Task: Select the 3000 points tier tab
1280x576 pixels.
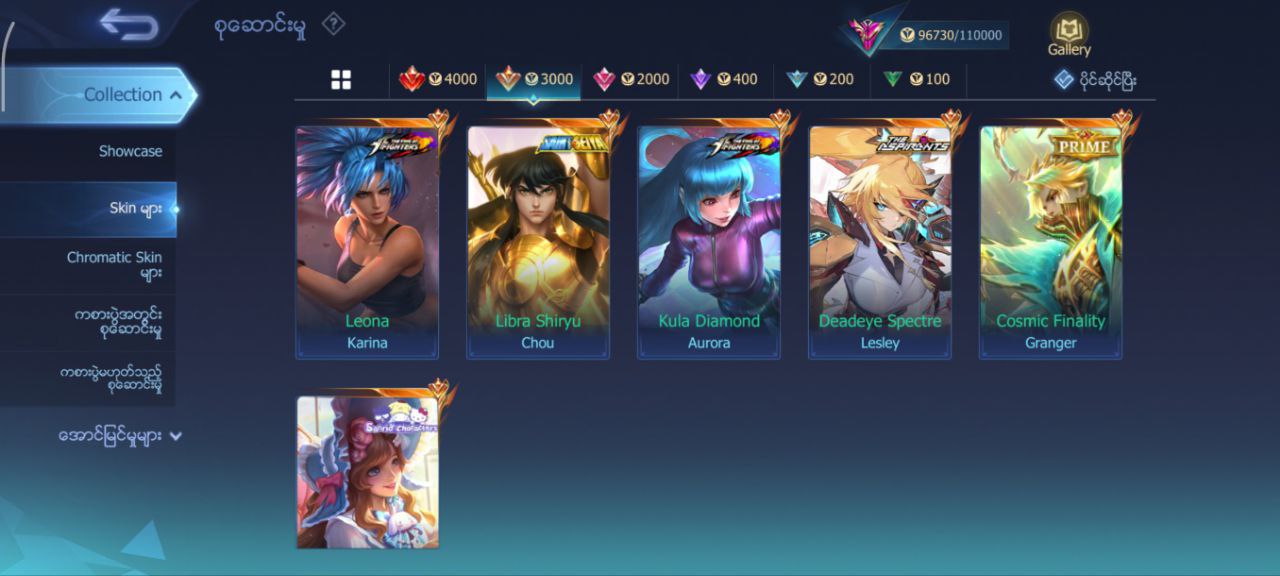Action: point(534,79)
